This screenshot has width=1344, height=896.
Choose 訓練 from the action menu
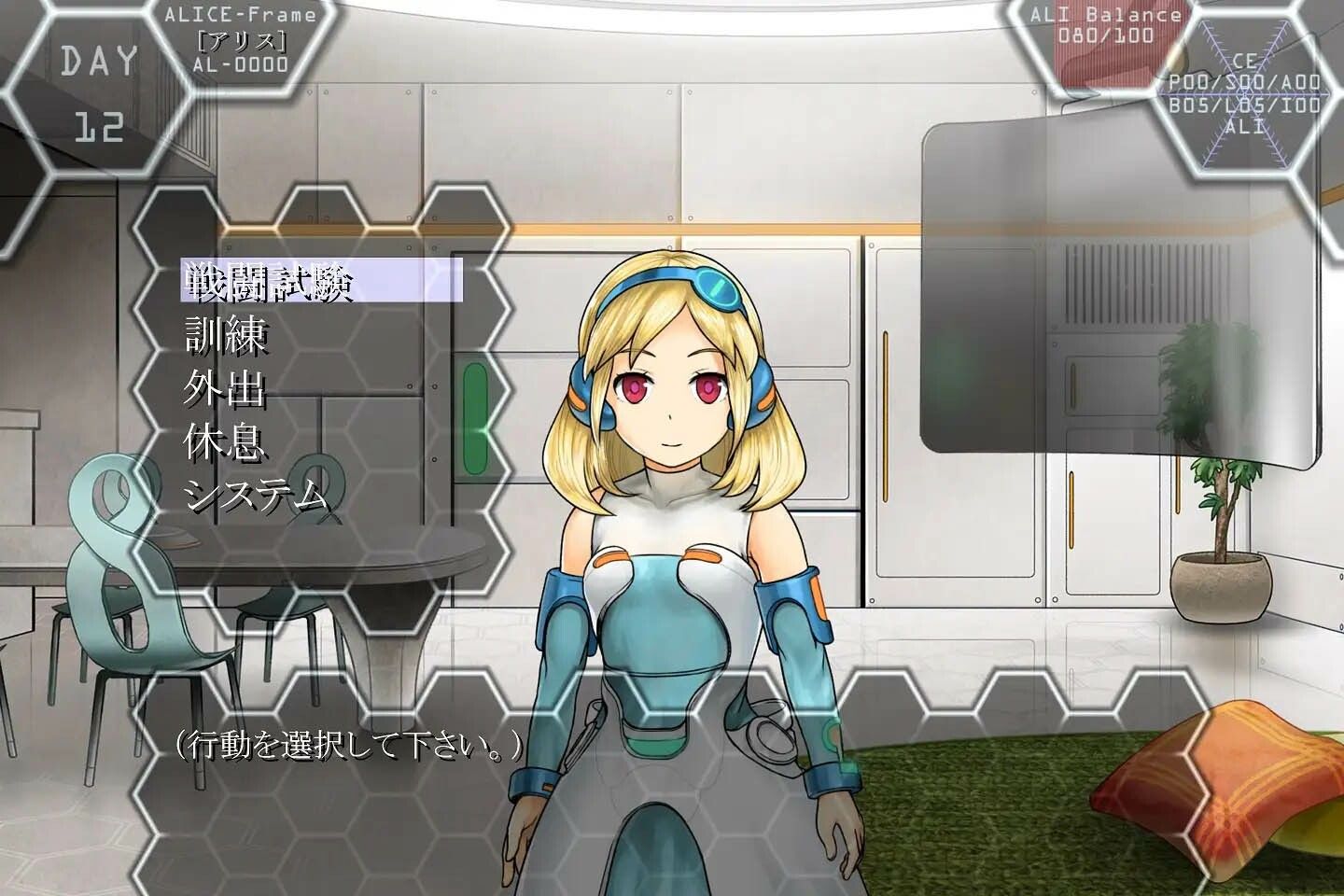click(x=227, y=334)
